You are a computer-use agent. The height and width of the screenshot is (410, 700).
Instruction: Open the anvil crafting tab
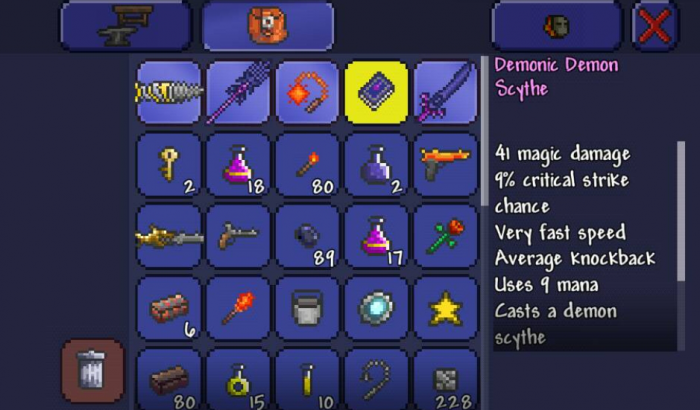[124, 27]
